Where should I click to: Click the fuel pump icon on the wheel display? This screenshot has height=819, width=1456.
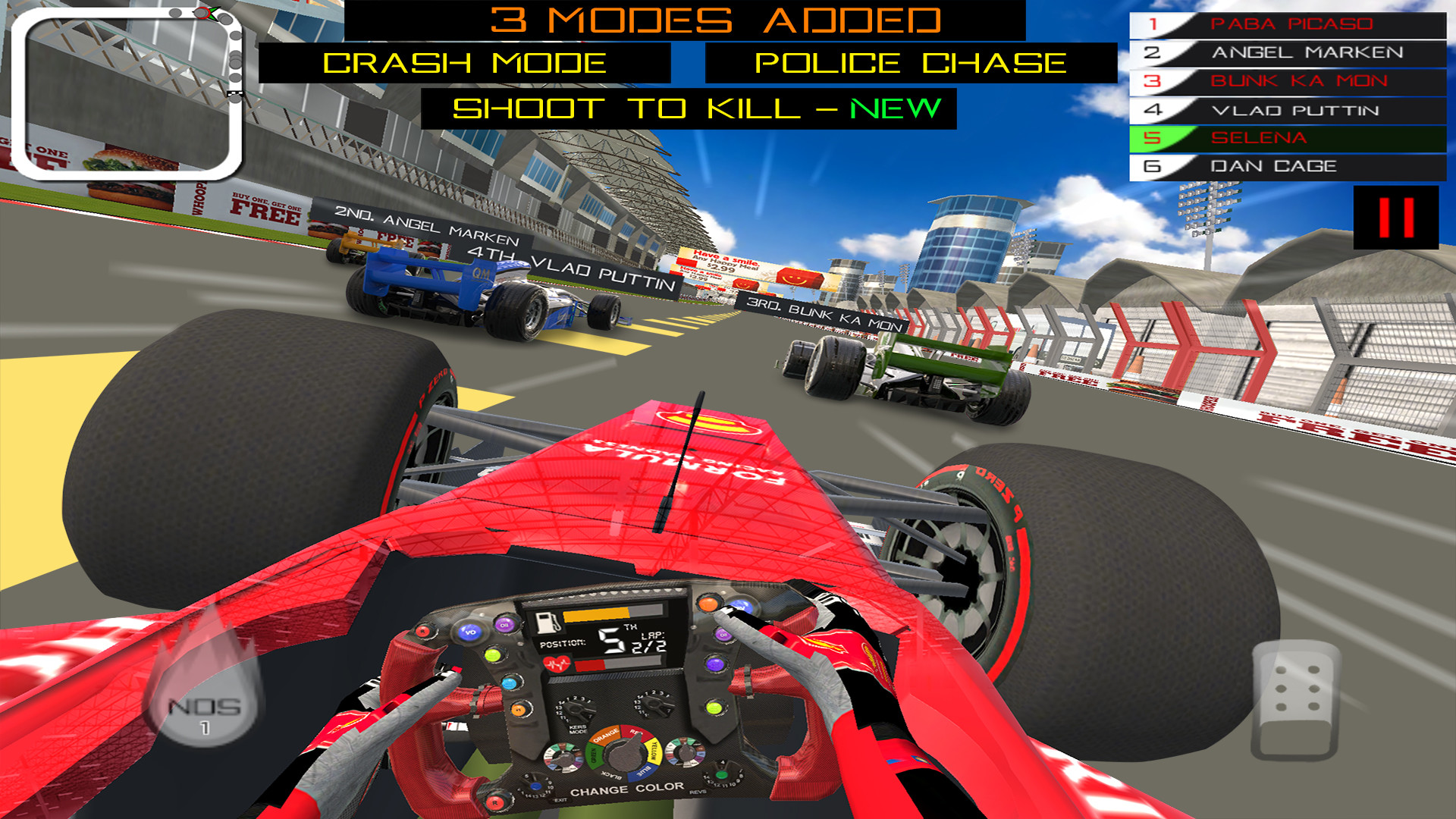click(x=548, y=624)
